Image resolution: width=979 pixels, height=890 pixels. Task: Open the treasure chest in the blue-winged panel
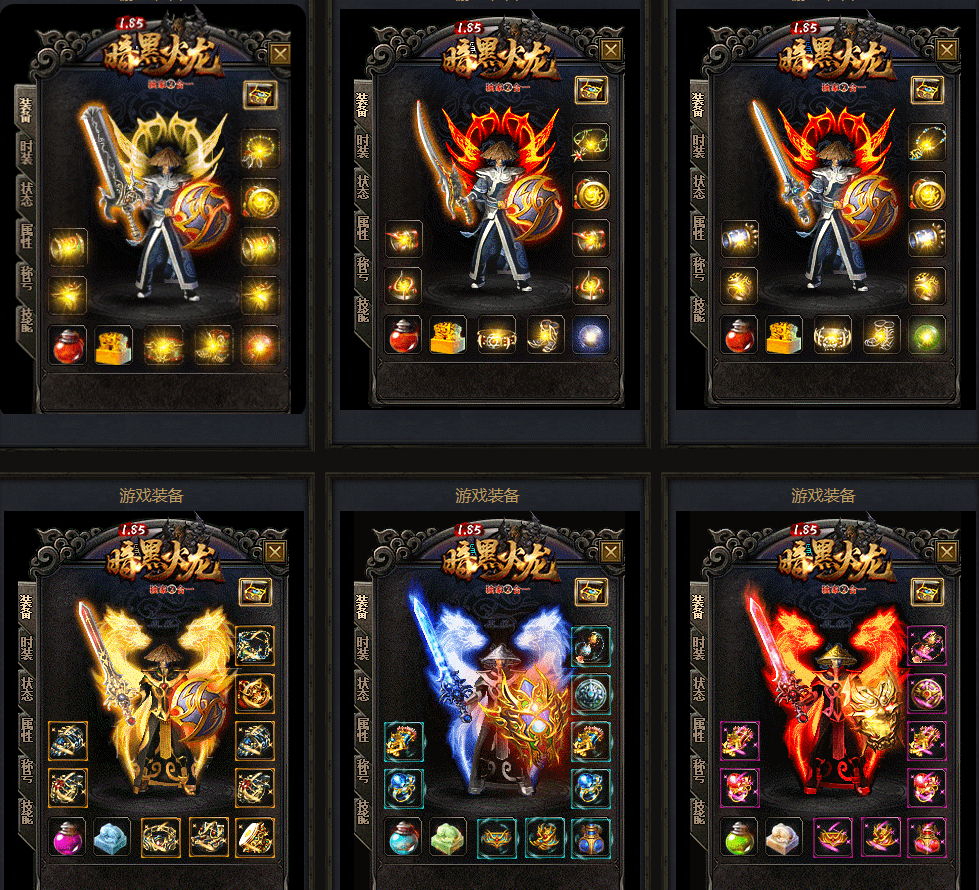click(x=590, y=591)
